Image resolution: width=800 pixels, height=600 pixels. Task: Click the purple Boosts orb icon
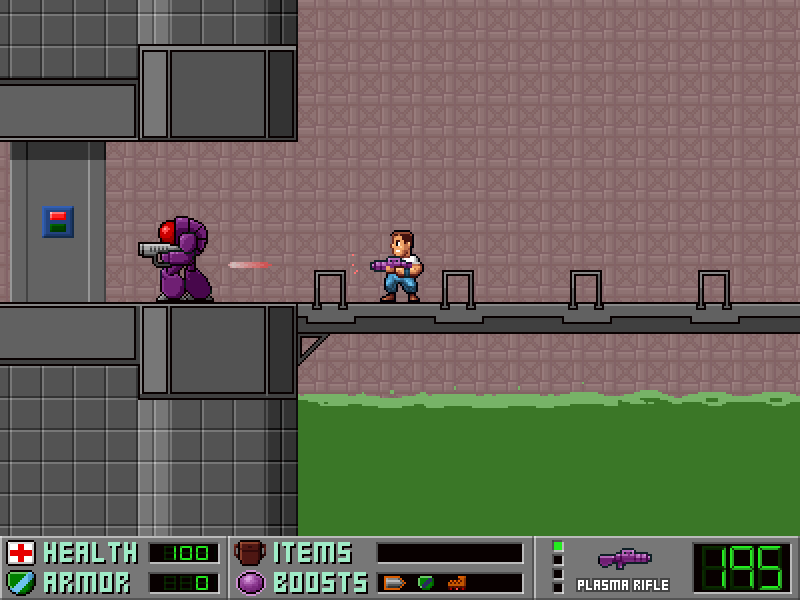(x=250, y=582)
